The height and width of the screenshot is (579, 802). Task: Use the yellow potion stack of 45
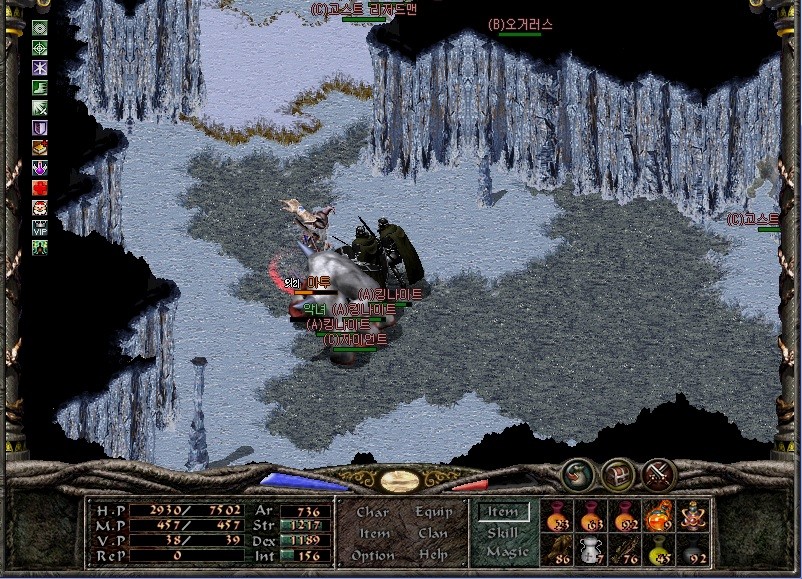point(657,548)
